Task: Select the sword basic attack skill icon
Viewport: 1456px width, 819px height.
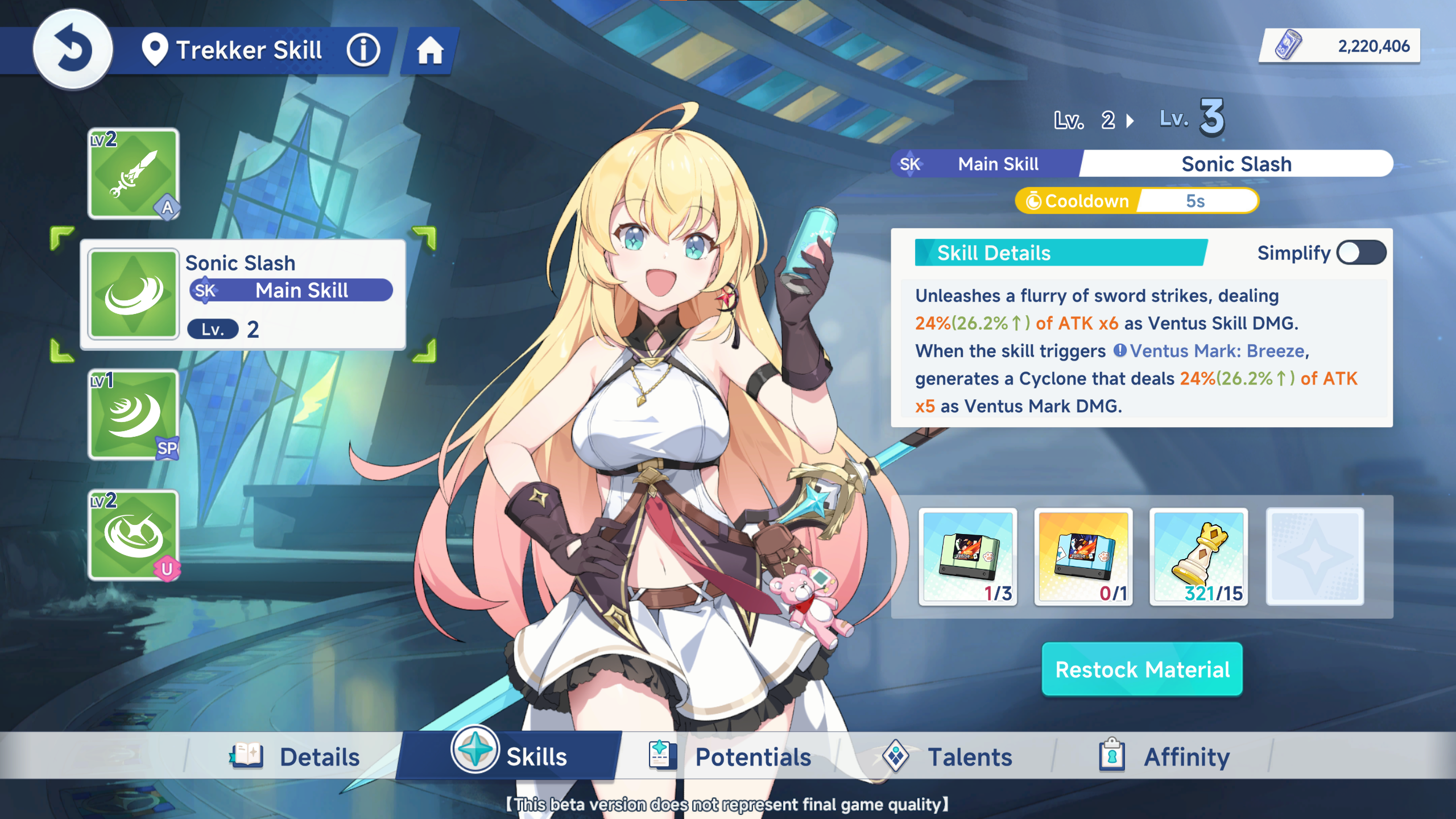Action: click(x=134, y=173)
